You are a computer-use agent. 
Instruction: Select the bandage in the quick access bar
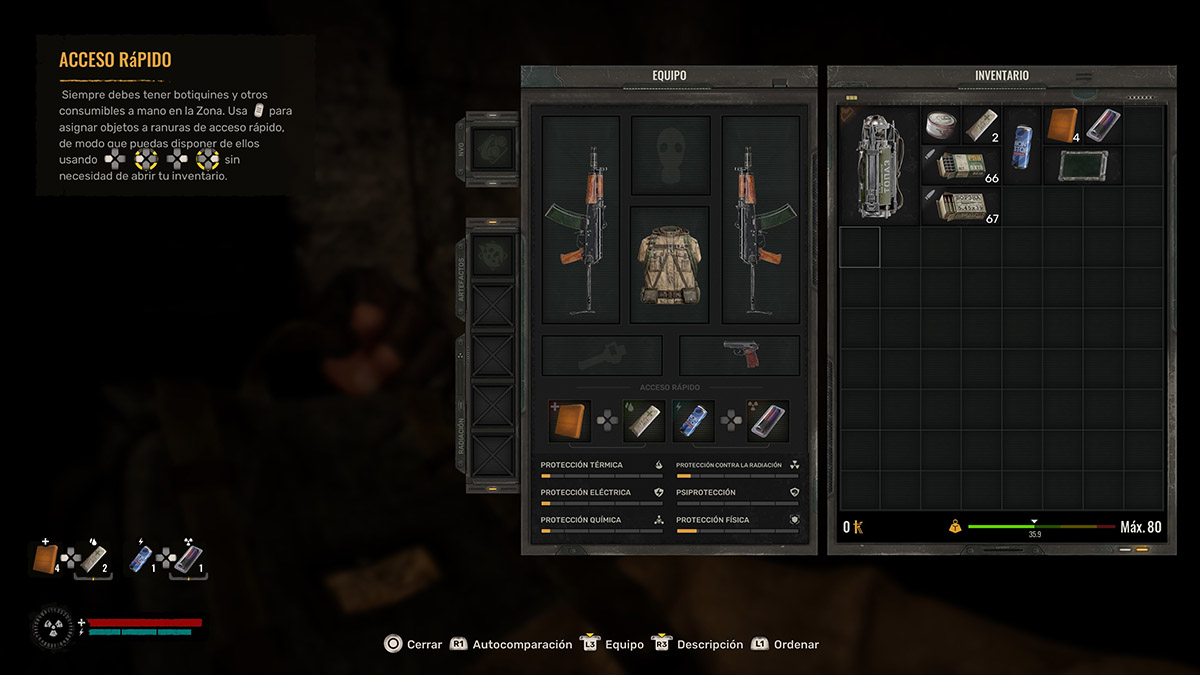(x=643, y=421)
